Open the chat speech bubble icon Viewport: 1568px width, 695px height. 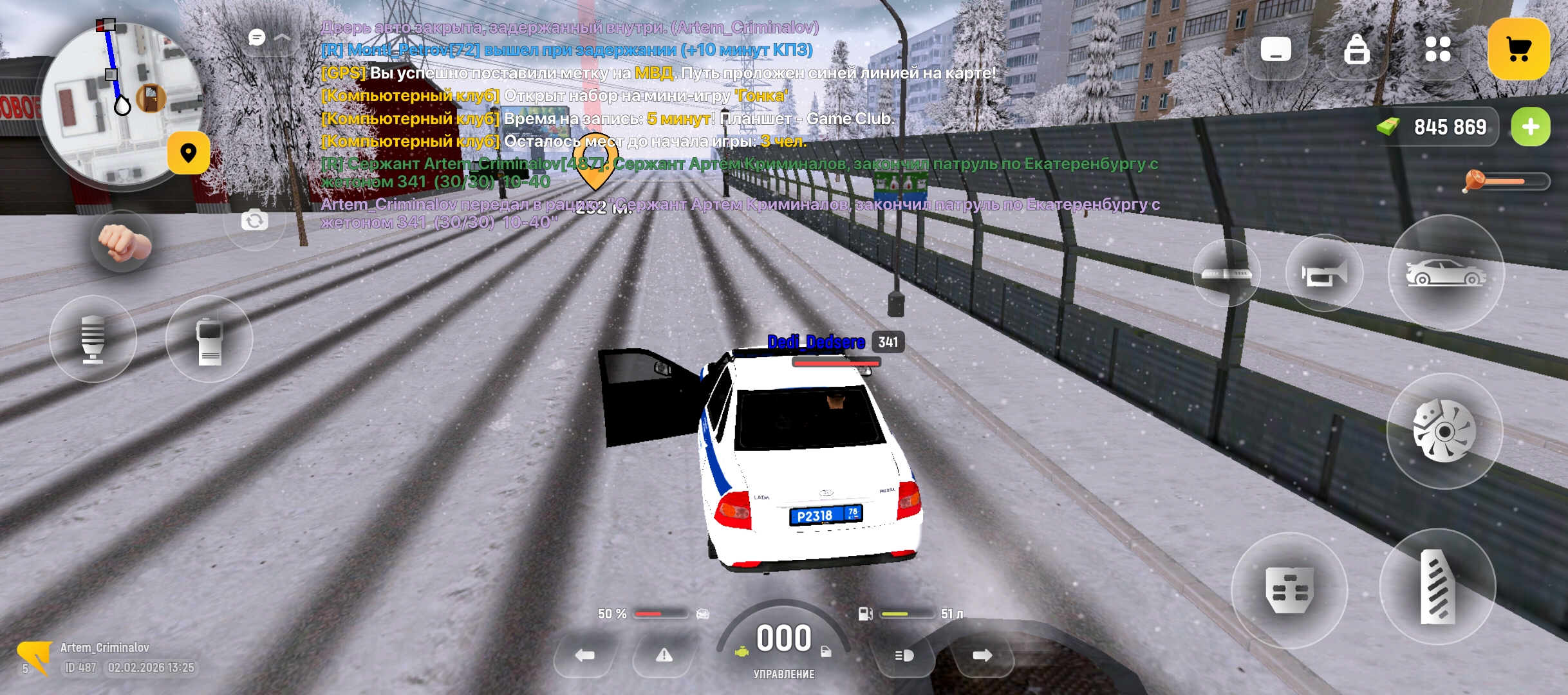[257, 38]
